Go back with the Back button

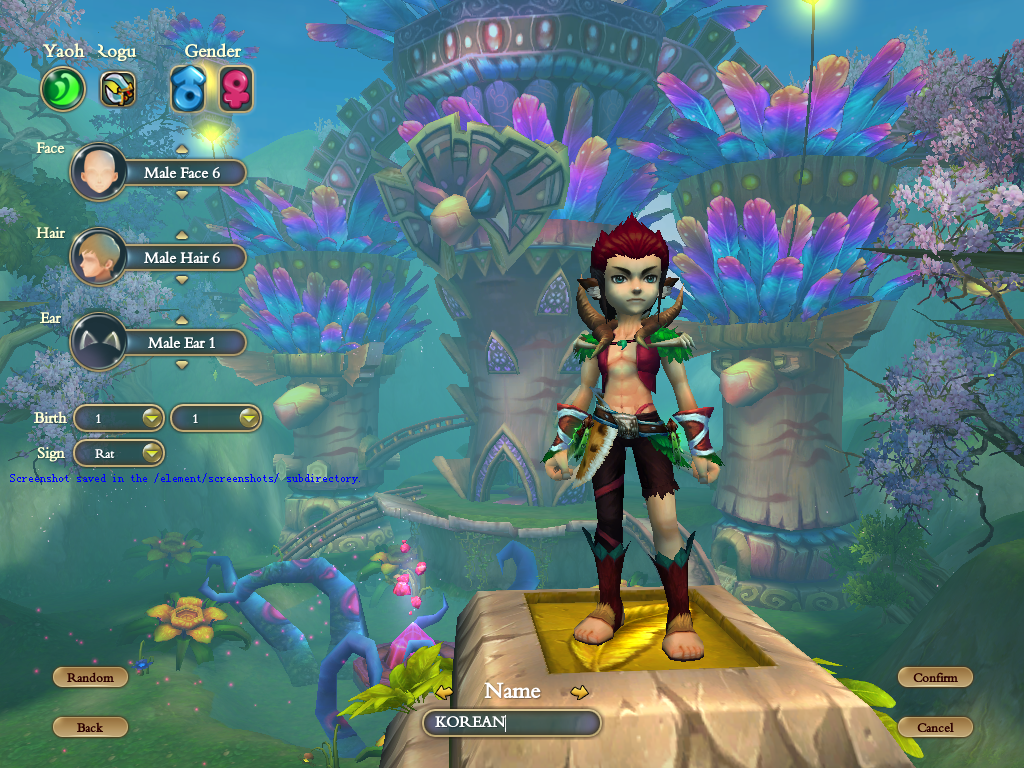[90, 727]
